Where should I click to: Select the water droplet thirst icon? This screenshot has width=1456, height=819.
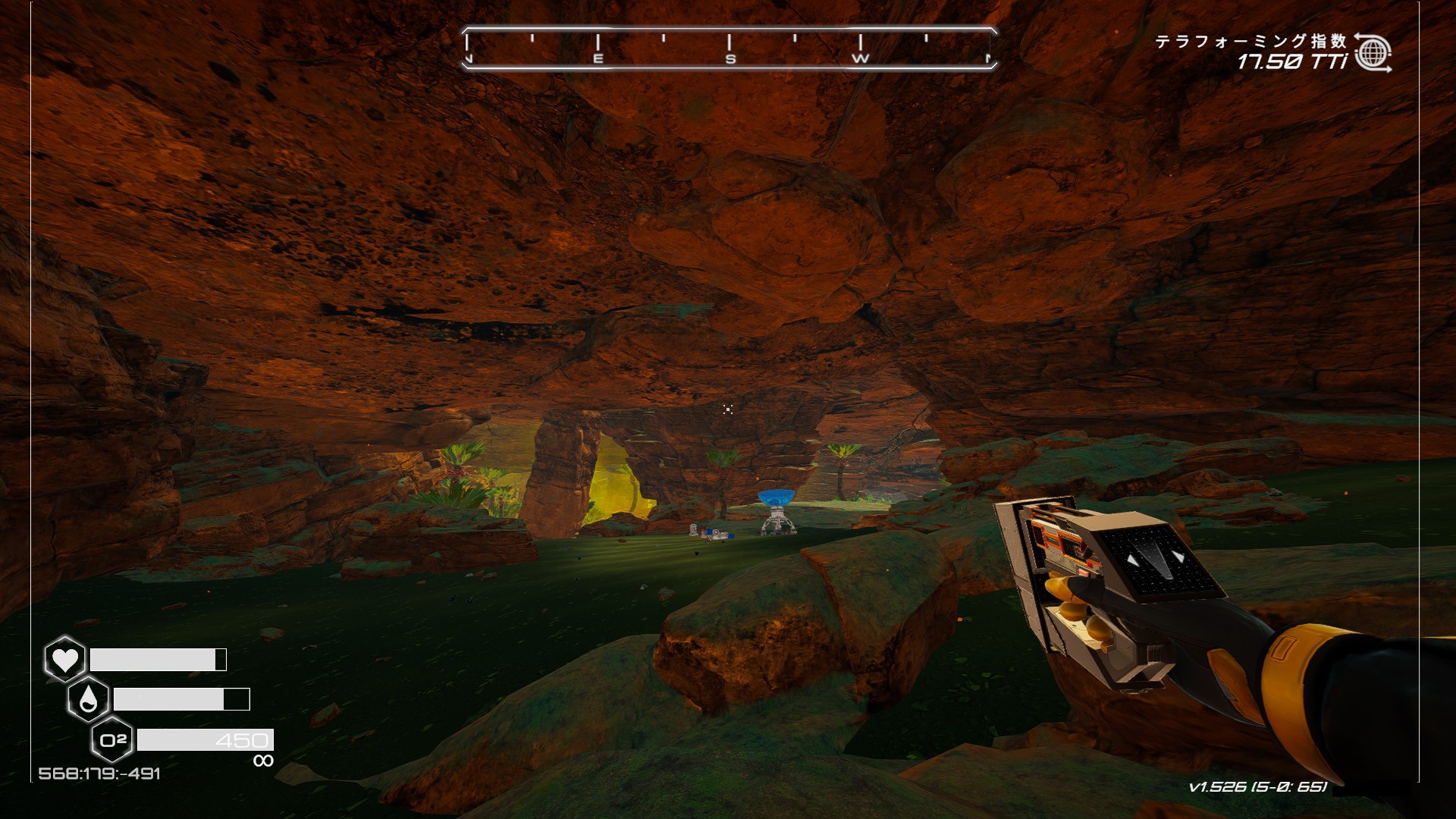(89, 700)
